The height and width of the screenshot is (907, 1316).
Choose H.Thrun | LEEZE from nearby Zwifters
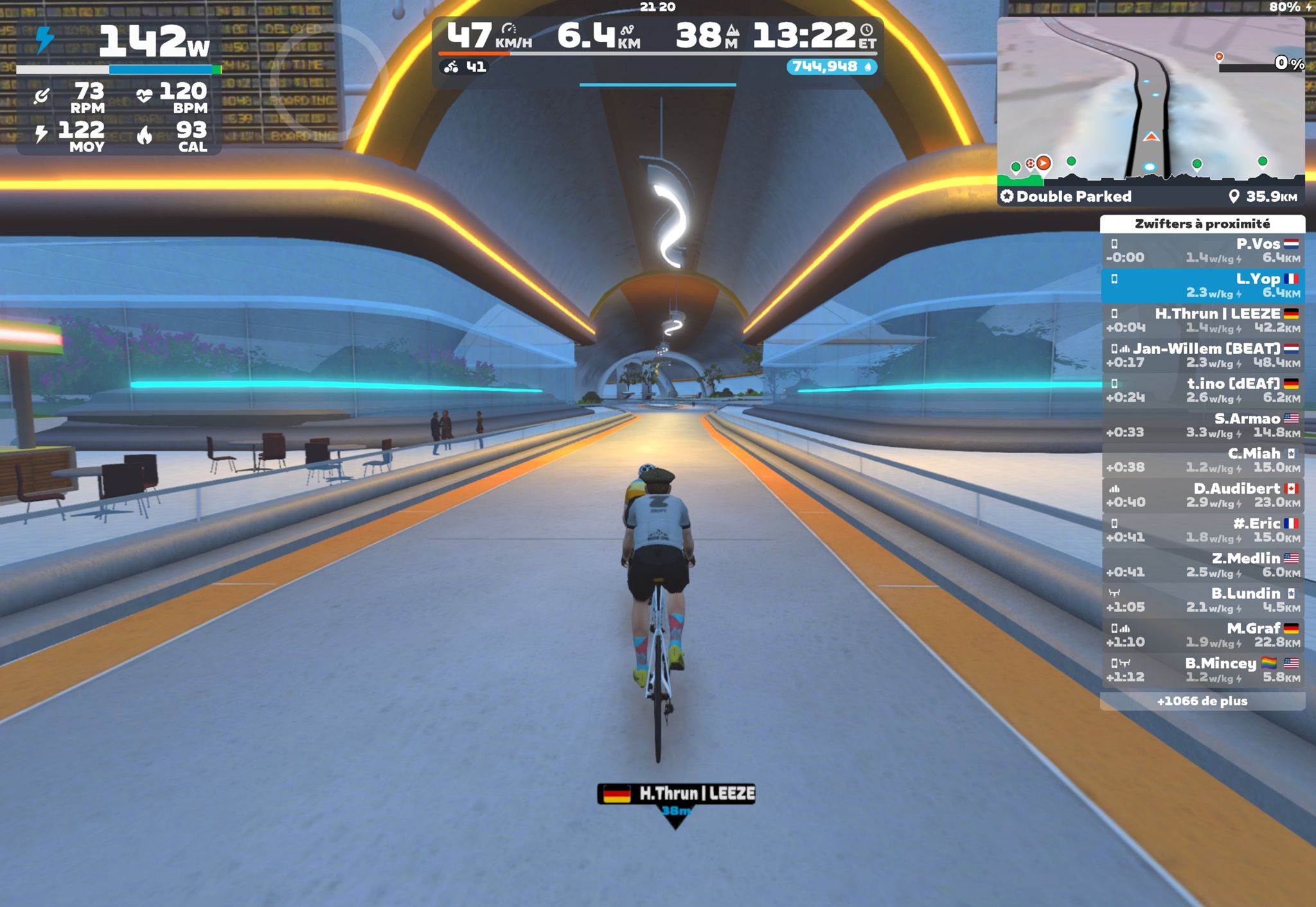pos(1202,320)
